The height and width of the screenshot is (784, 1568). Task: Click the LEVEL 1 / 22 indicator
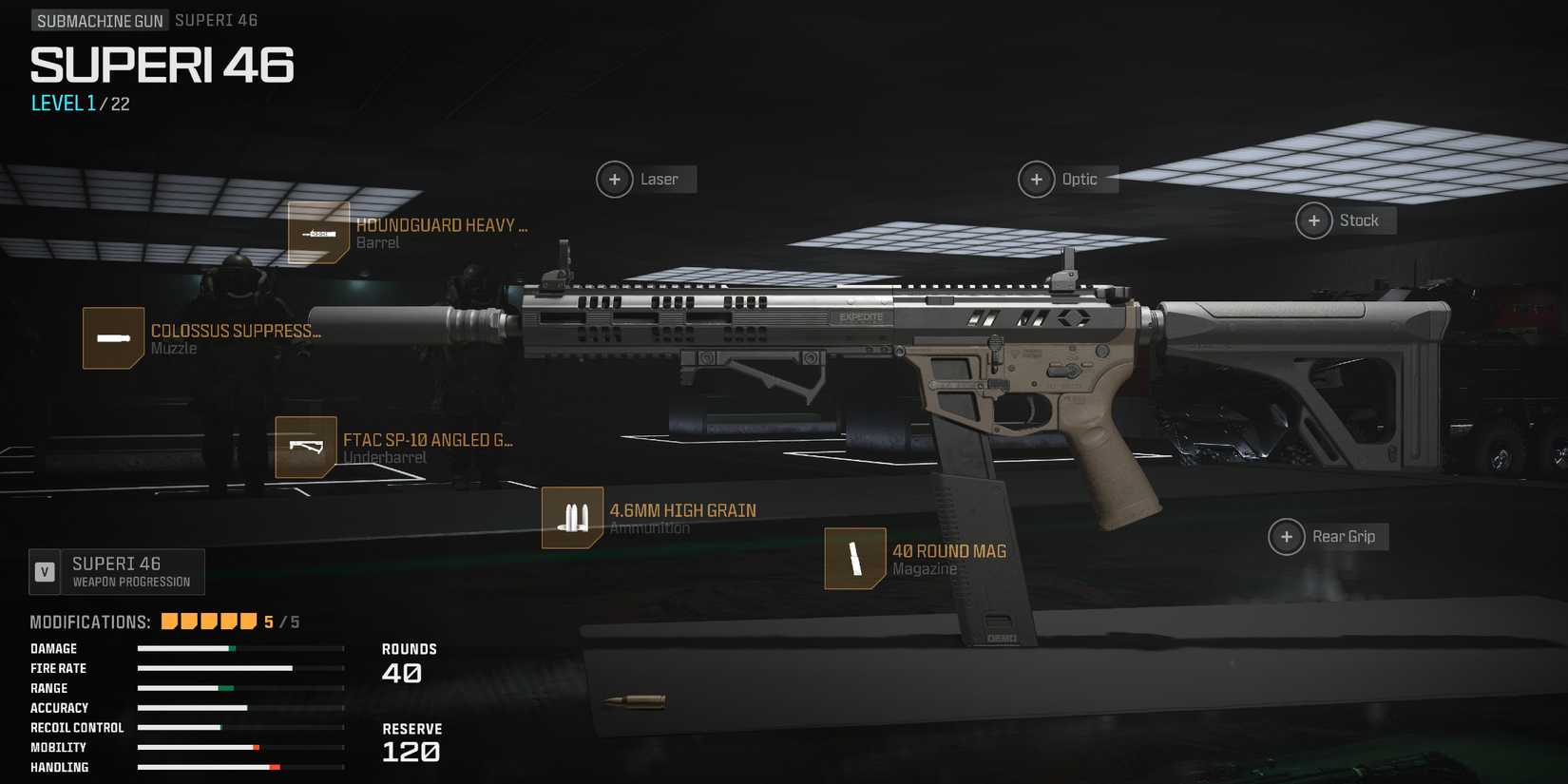click(x=82, y=103)
